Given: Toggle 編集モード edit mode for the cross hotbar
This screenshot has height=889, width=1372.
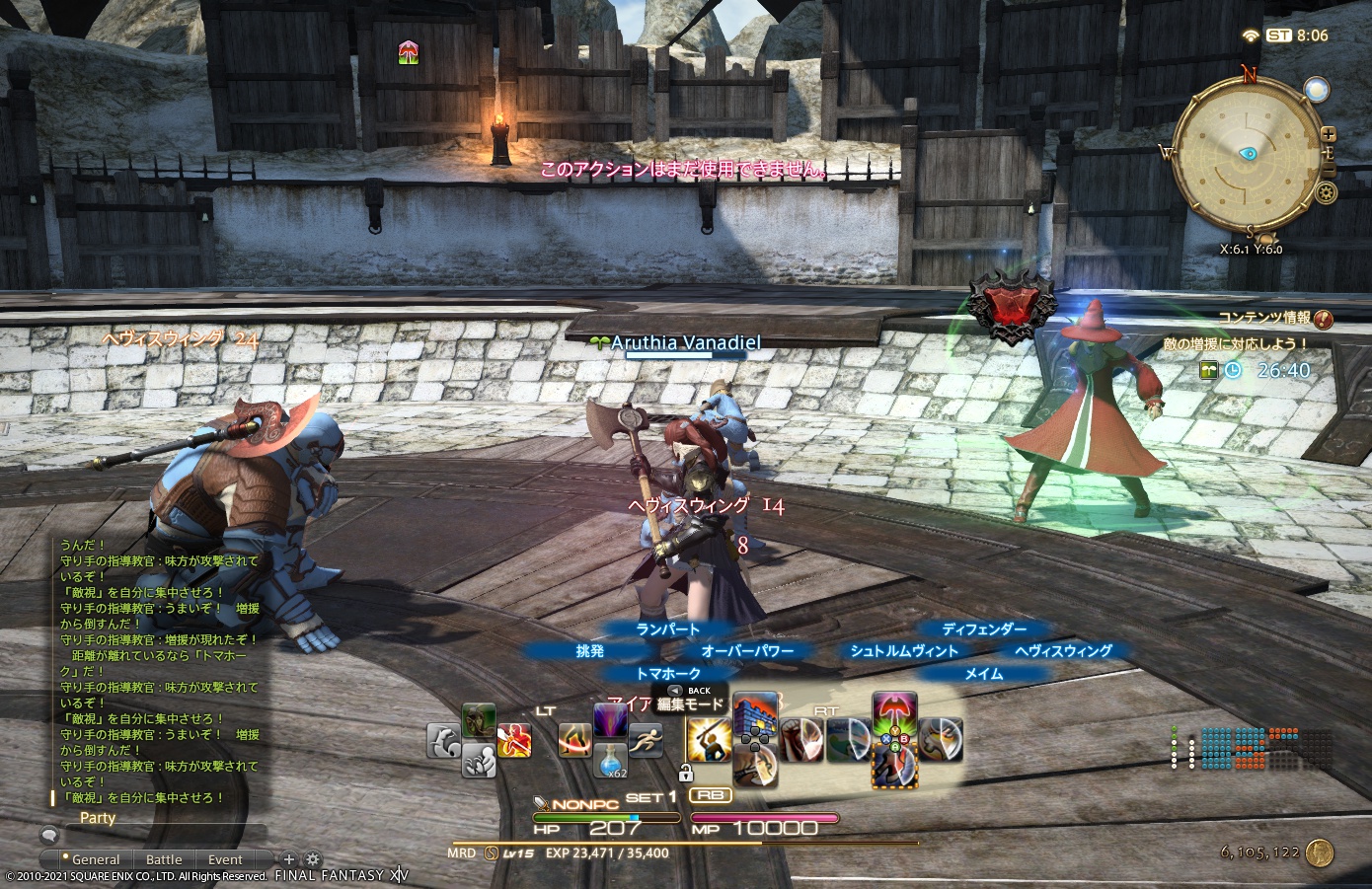Looking at the screenshot, I should pyautogui.click(x=690, y=703).
